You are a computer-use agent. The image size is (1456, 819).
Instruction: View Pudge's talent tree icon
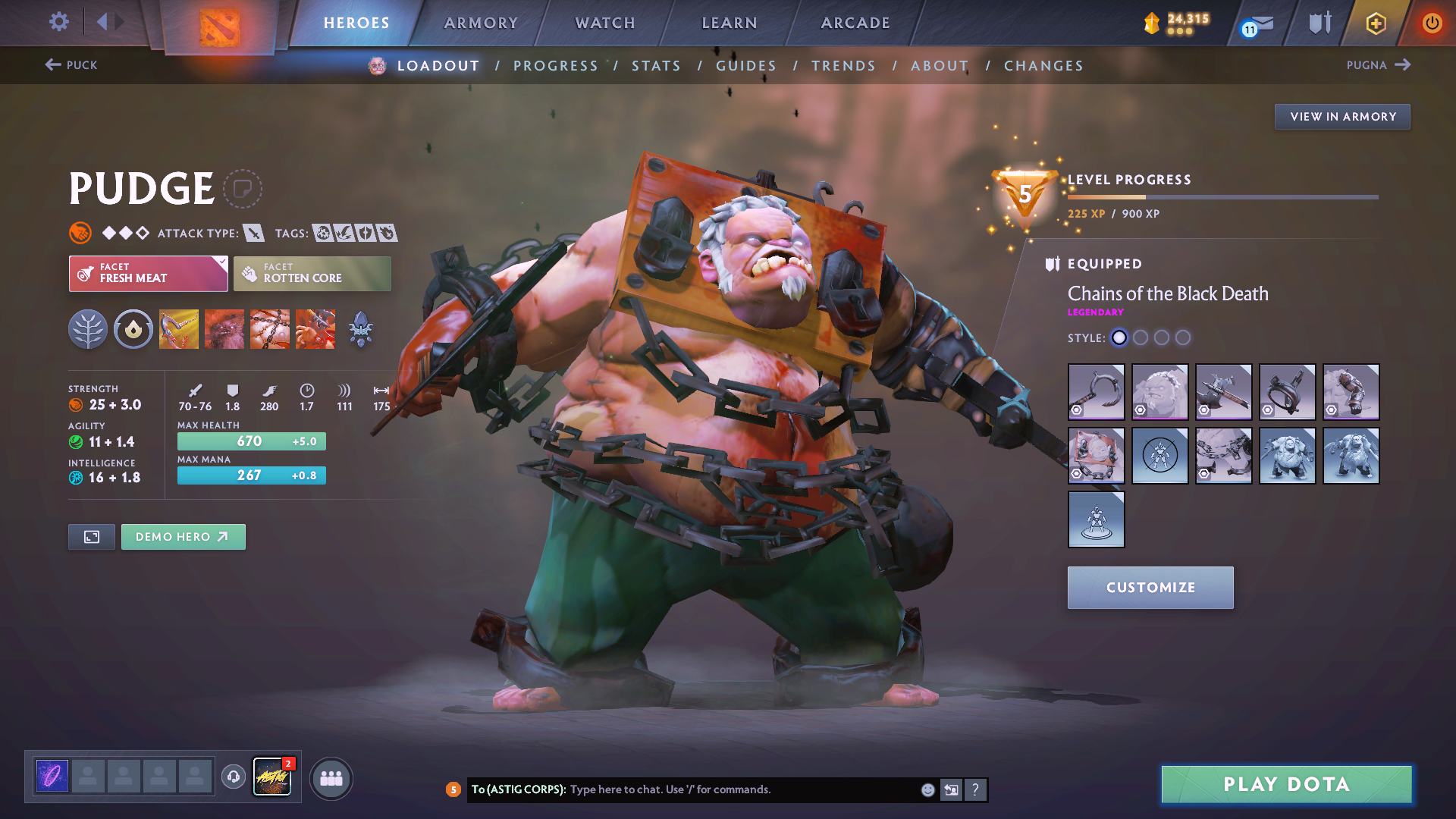pyautogui.click(x=88, y=328)
